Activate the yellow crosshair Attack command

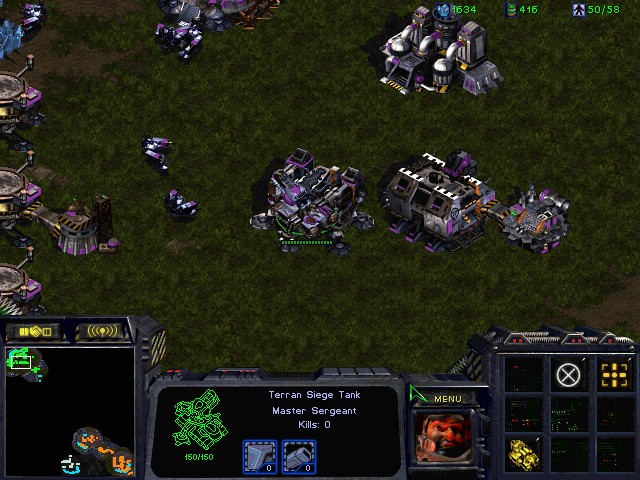(614, 375)
